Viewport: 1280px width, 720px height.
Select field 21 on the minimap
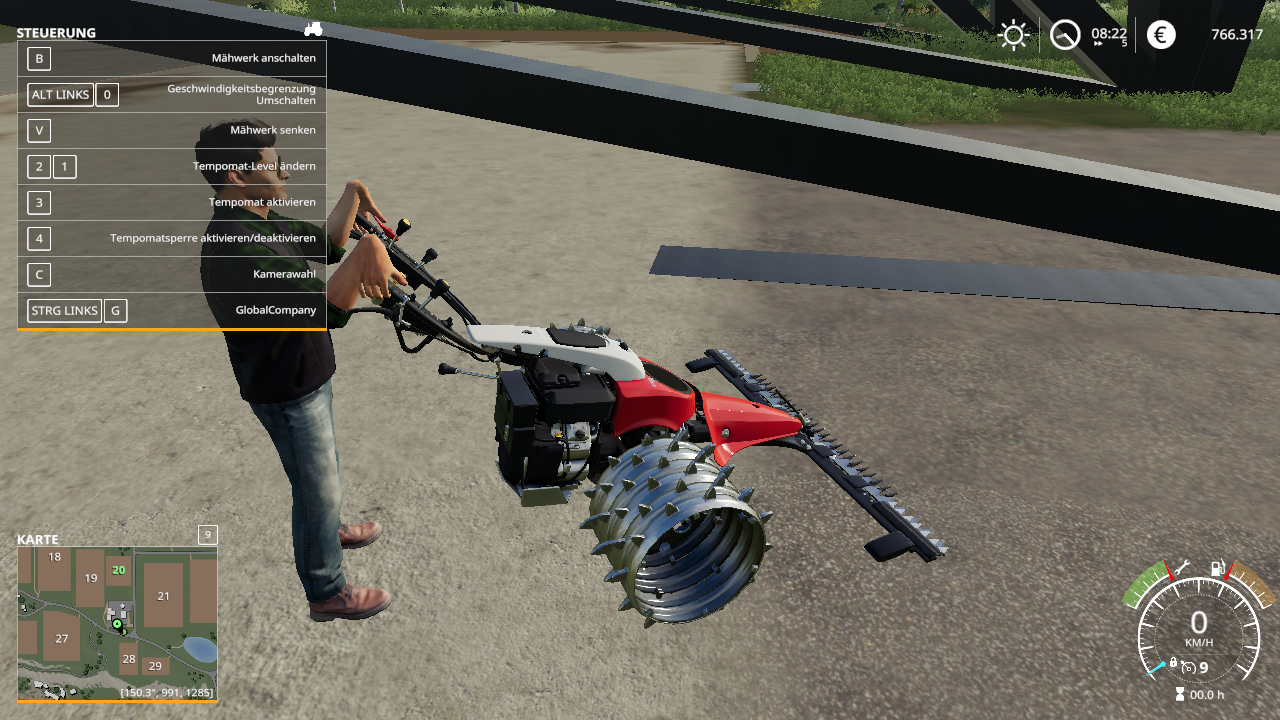pos(164,595)
